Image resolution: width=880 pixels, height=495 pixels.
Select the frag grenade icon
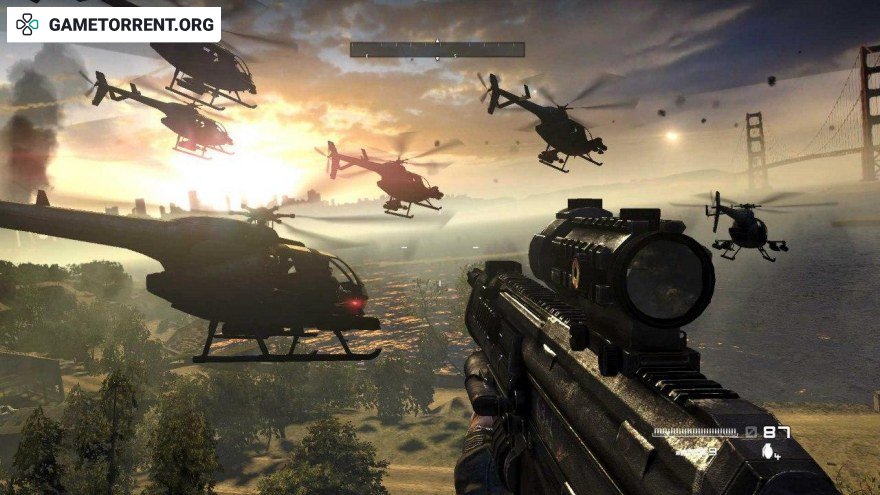point(768,452)
